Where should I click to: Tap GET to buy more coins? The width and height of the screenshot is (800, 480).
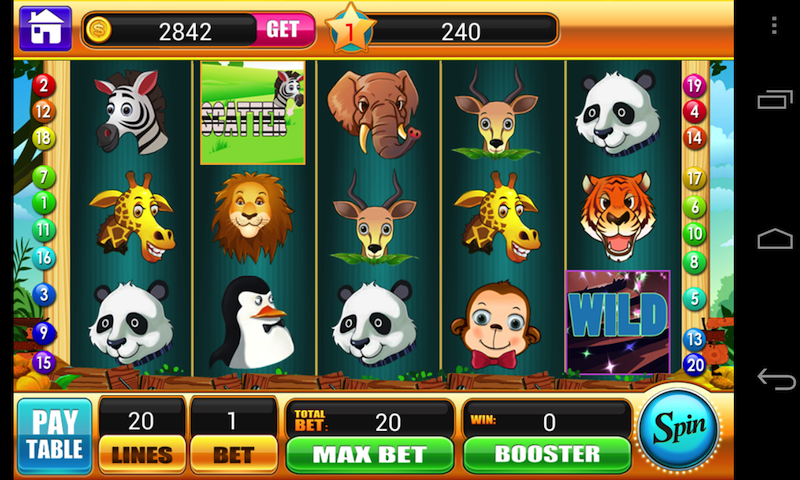pyautogui.click(x=282, y=30)
